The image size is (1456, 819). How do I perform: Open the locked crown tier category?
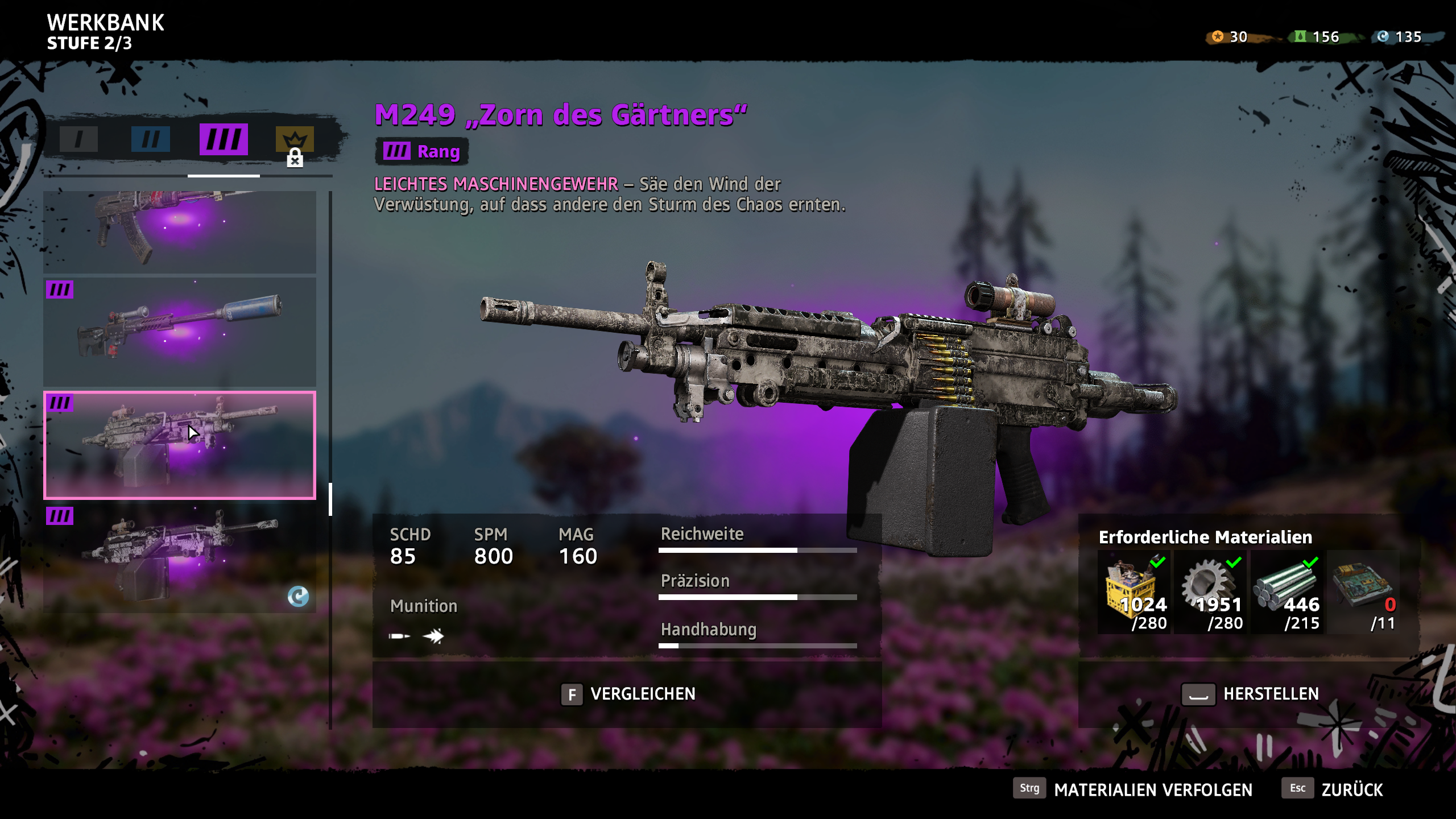295,138
